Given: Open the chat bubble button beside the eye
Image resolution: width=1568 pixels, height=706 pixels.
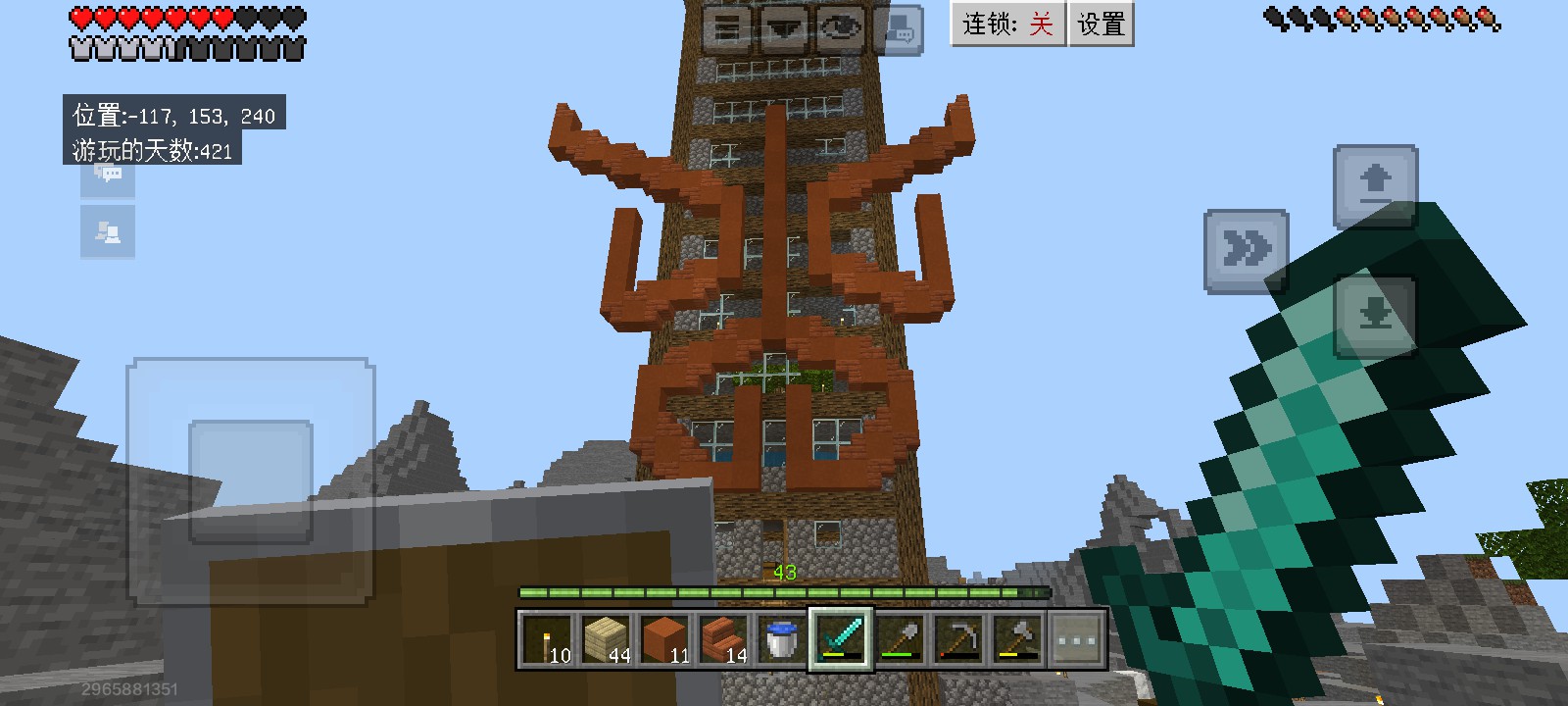Looking at the screenshot, I should [x=897, y=29].
